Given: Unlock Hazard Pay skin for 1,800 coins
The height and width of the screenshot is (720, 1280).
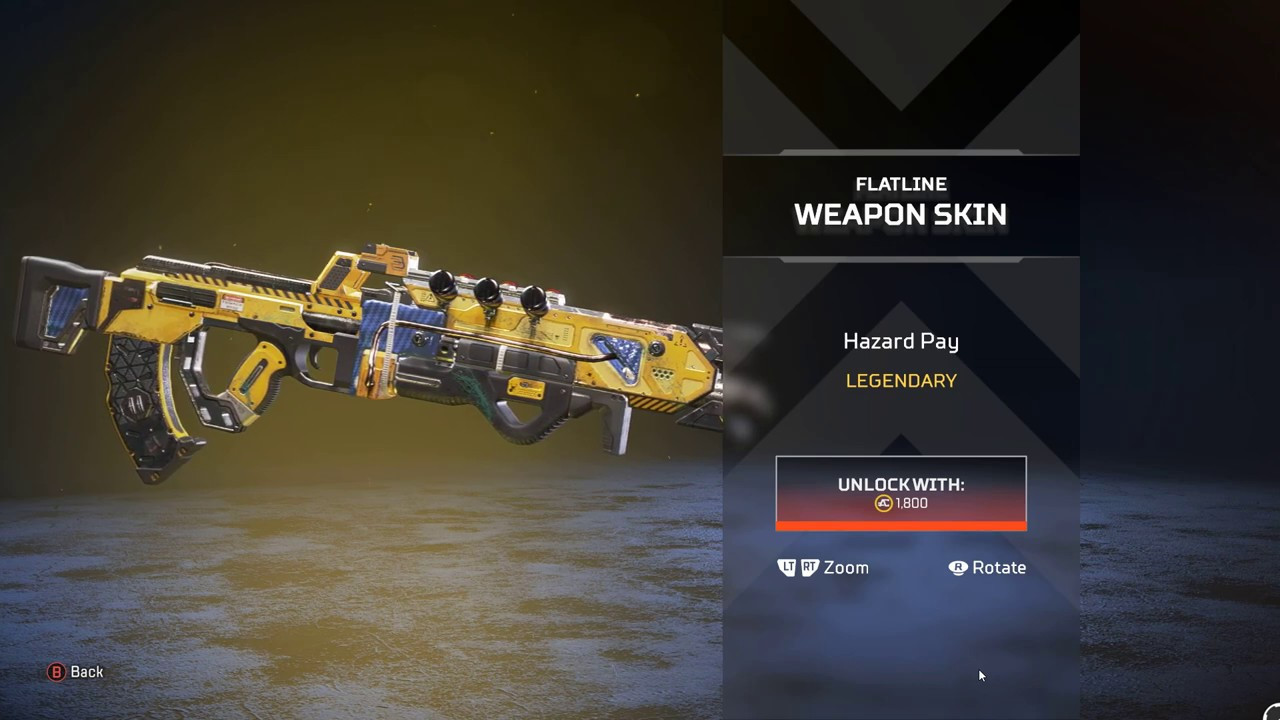Looking at the screenshot, I should (x=901, y=493).
